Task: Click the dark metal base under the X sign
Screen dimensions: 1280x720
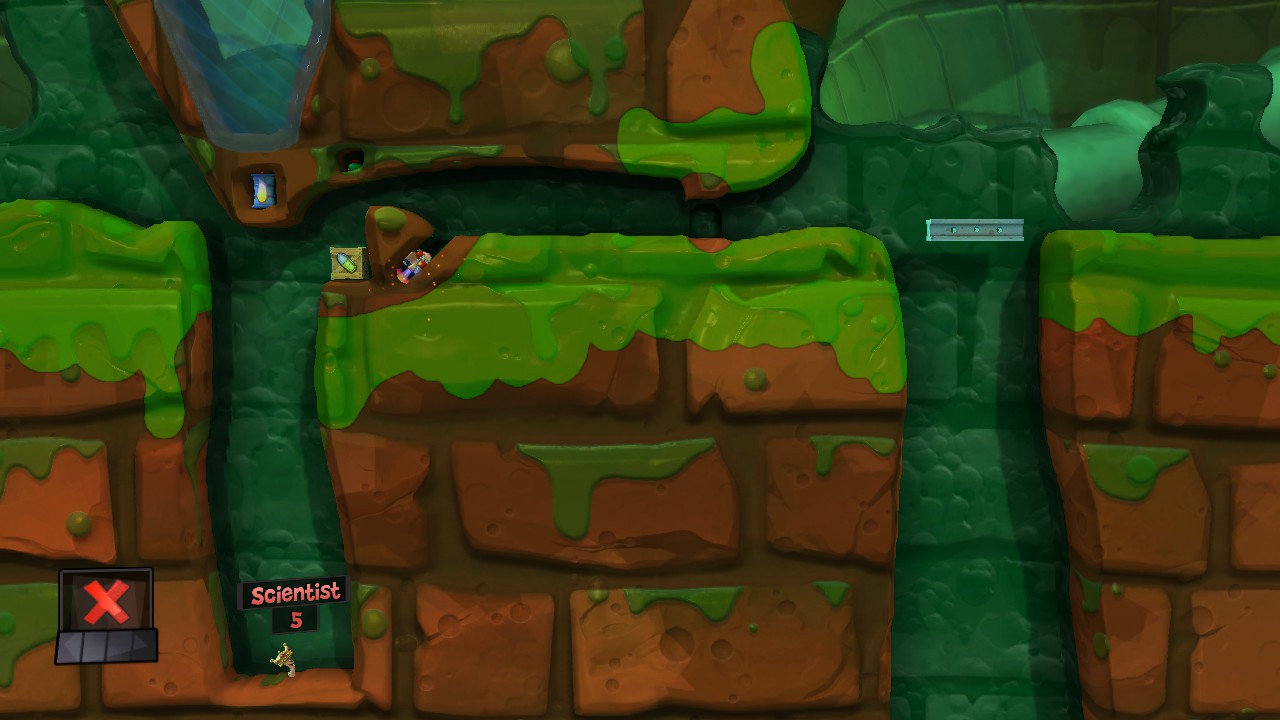Action: click(x=105, y=647)
